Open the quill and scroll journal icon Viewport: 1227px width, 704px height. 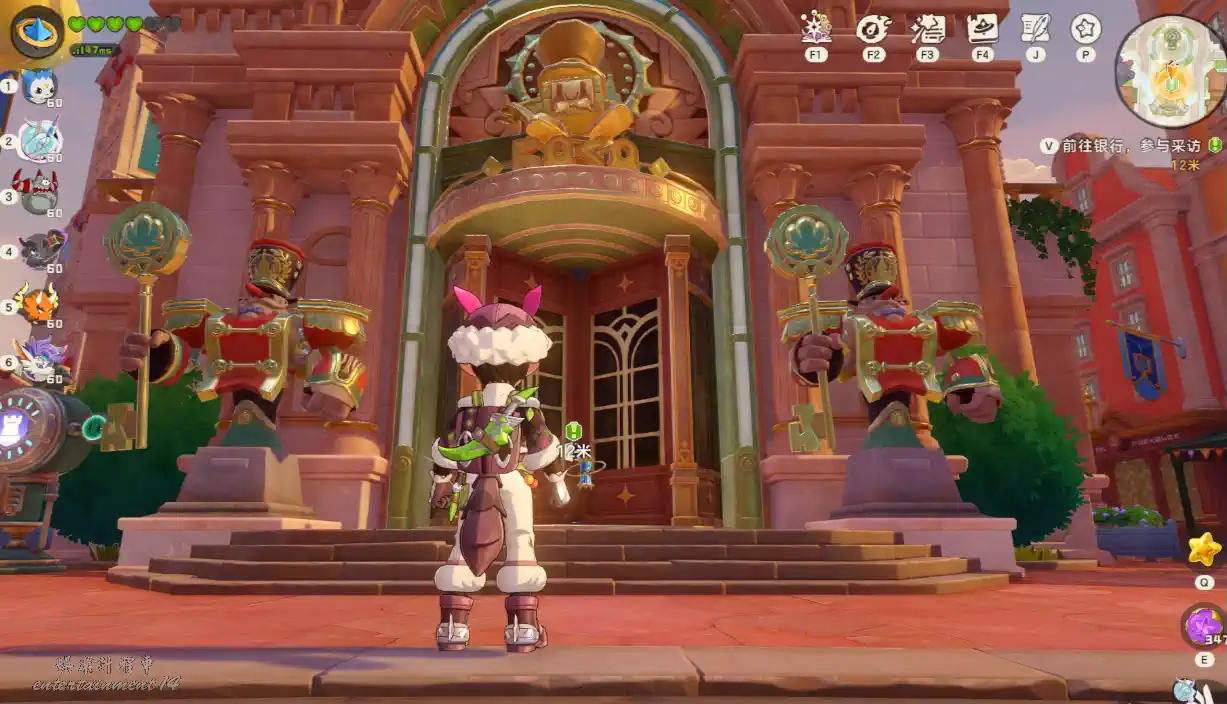tap(1035, 28)
